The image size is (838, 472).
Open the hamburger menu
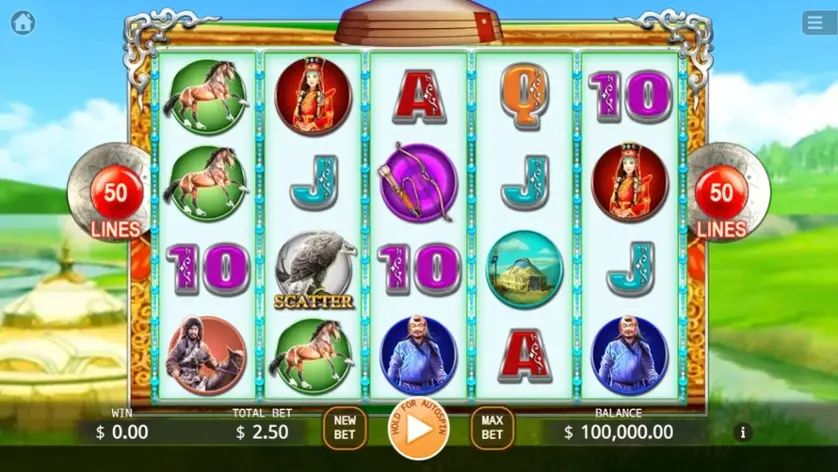click(x=819, y=23)
